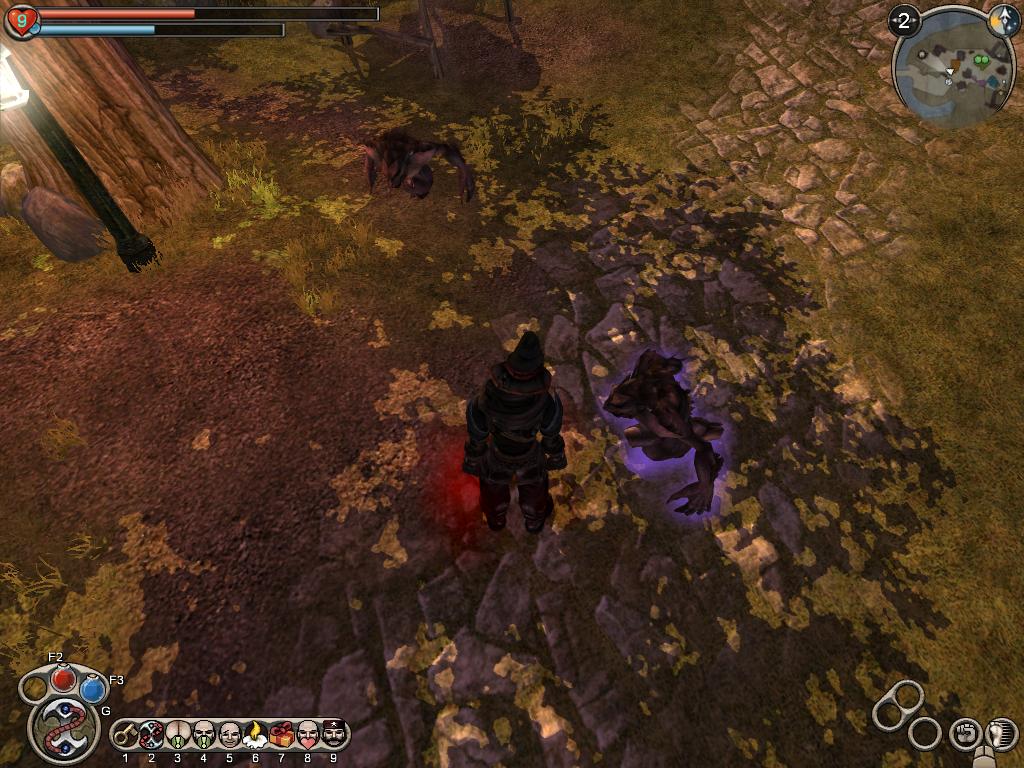Drink the blue mana potion

tap(93, 689)
